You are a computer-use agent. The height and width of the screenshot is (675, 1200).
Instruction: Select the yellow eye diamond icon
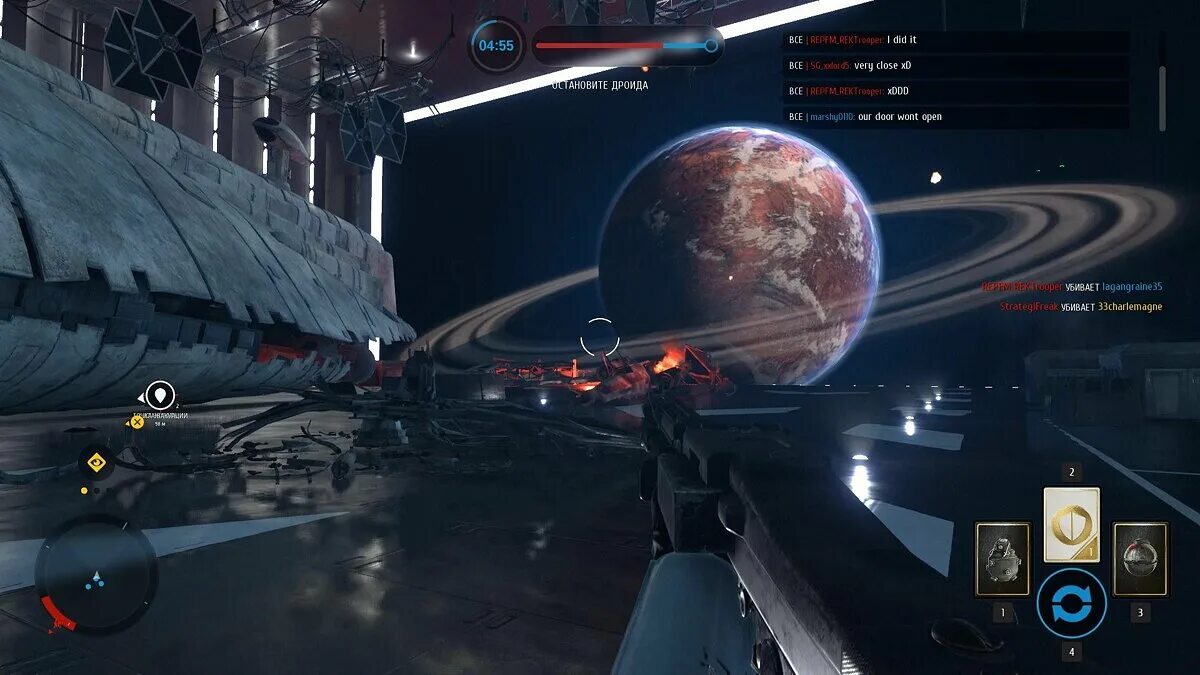pos(96,462)
